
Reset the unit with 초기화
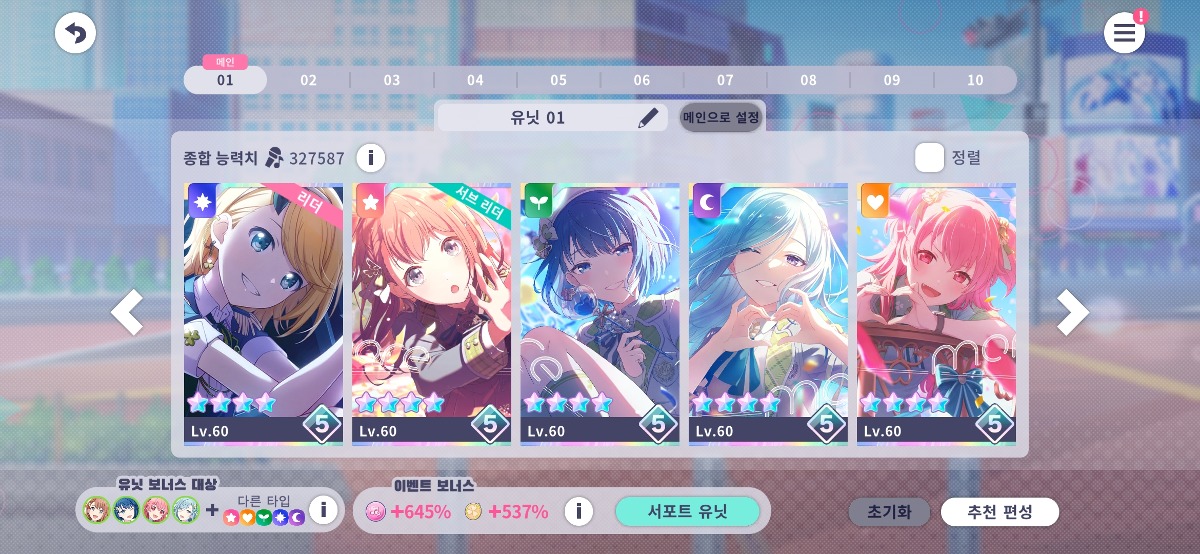889,512
